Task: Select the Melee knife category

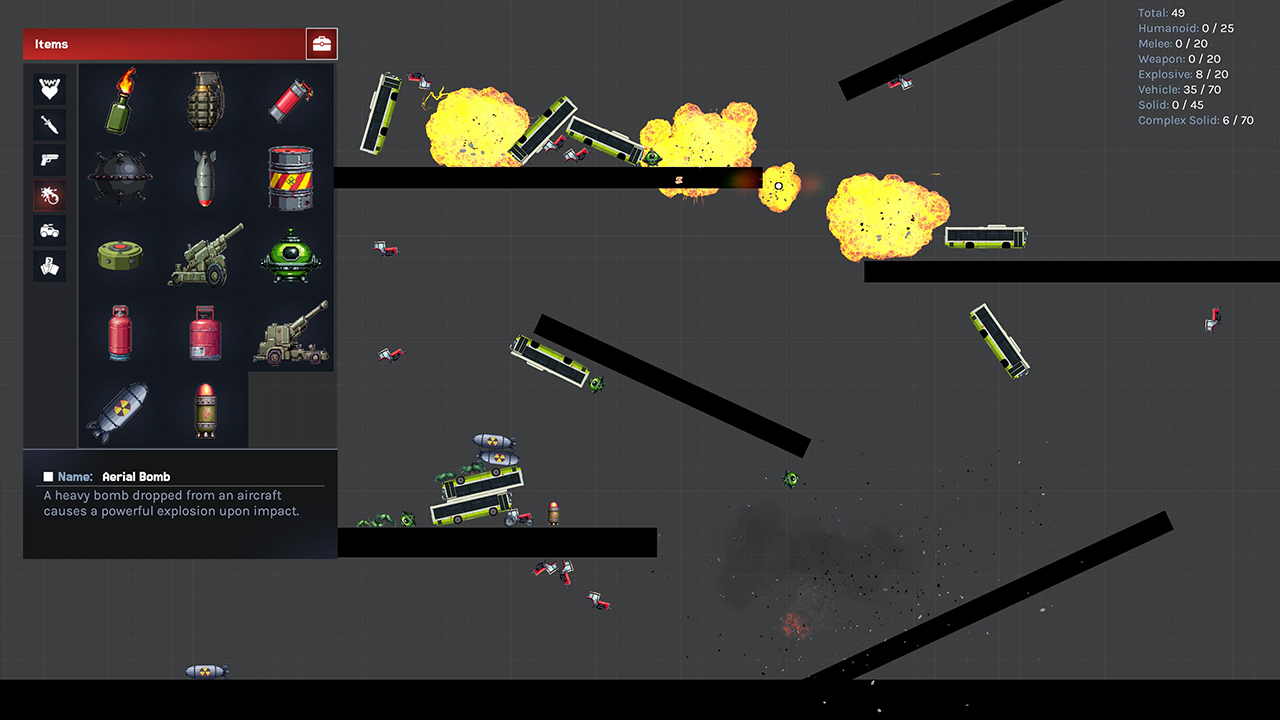Action: [x=49, y=124]
